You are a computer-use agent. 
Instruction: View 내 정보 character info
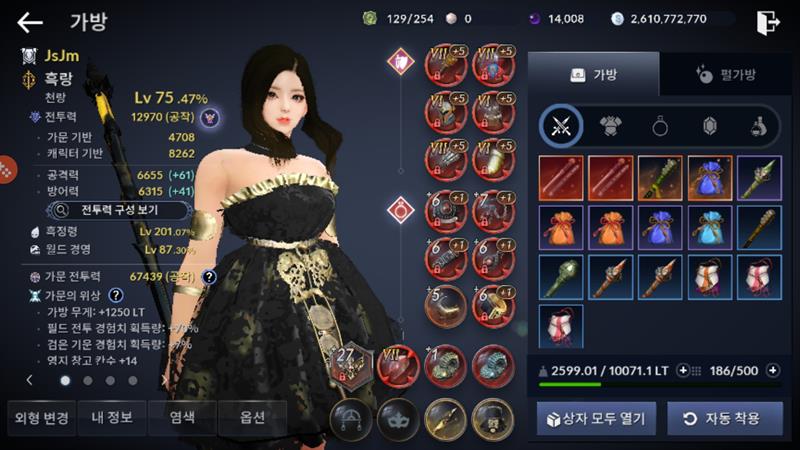pos(111,417)
